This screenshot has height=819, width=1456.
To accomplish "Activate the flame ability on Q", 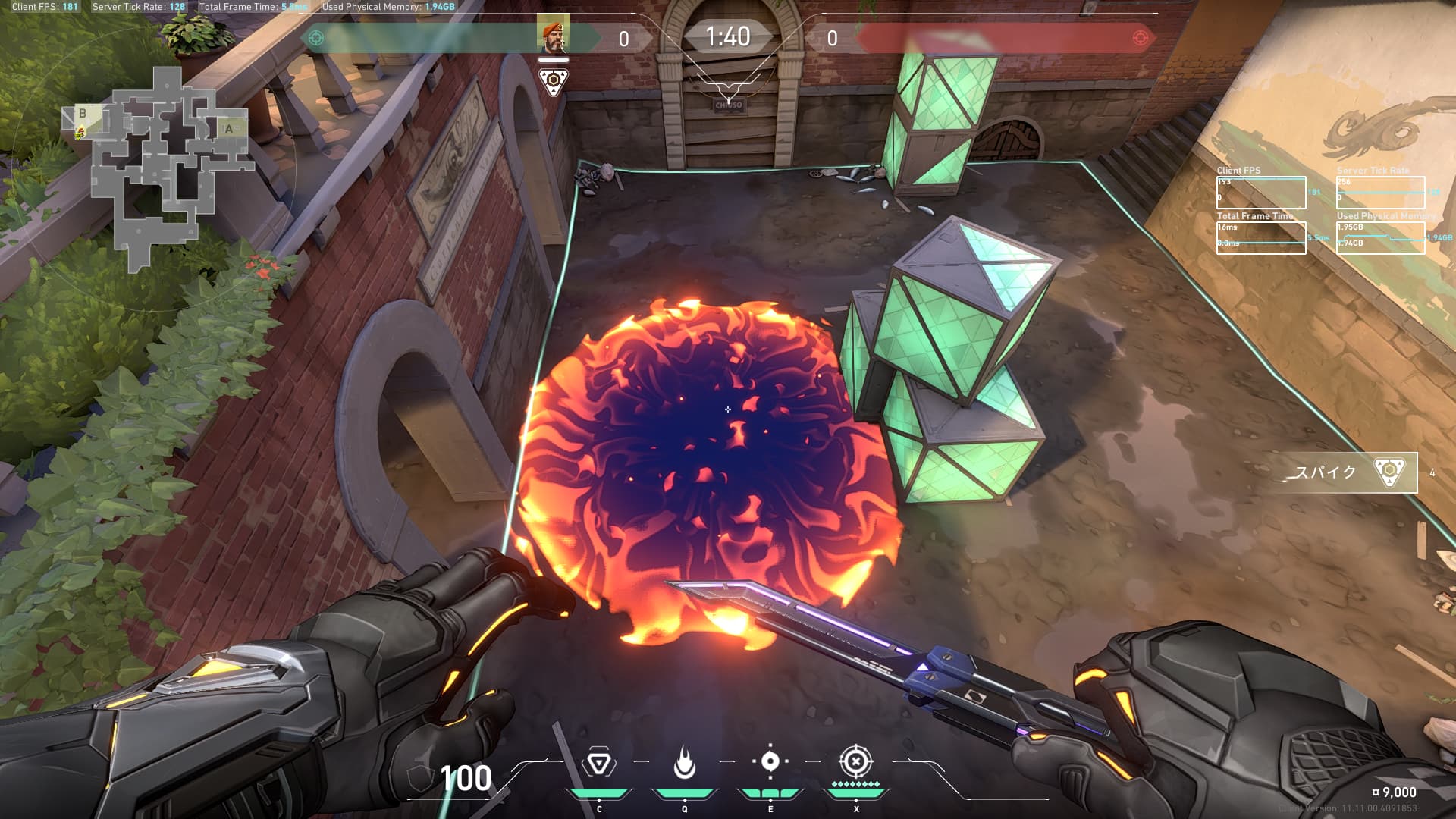I will tap(684, 763).
